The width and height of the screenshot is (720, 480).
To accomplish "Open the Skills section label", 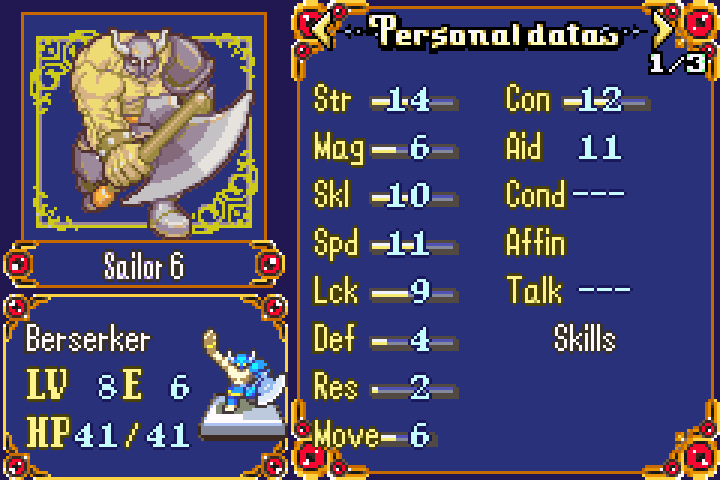I will click(x=585, y=339).
